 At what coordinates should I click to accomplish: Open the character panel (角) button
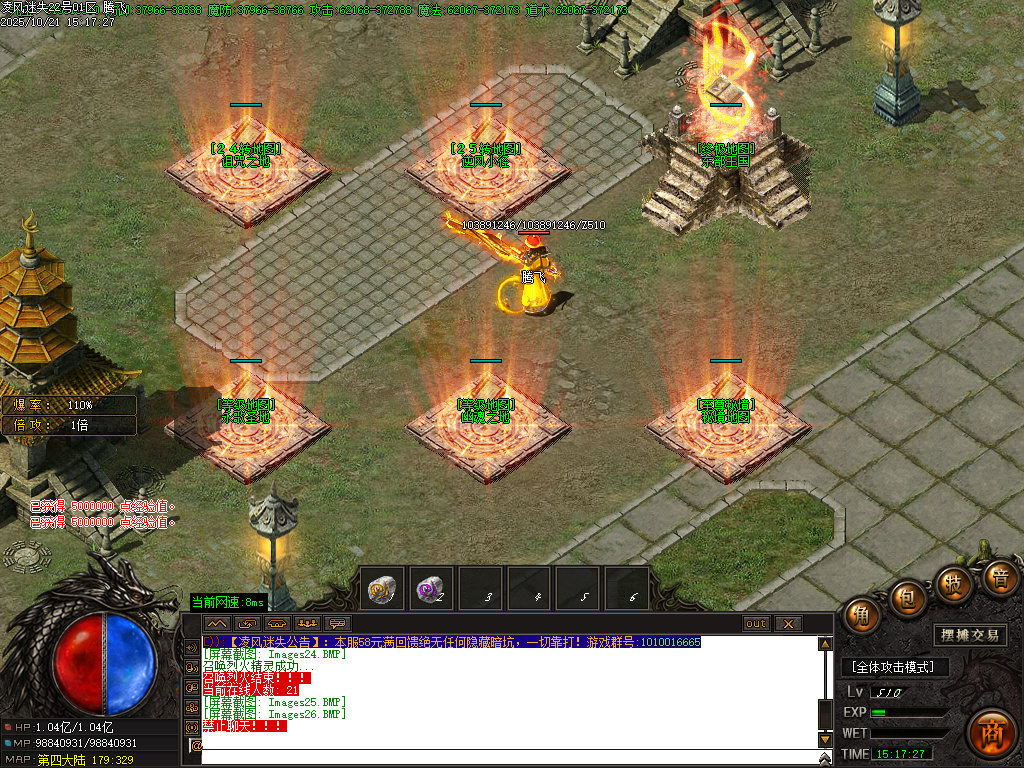coord(861,616)
